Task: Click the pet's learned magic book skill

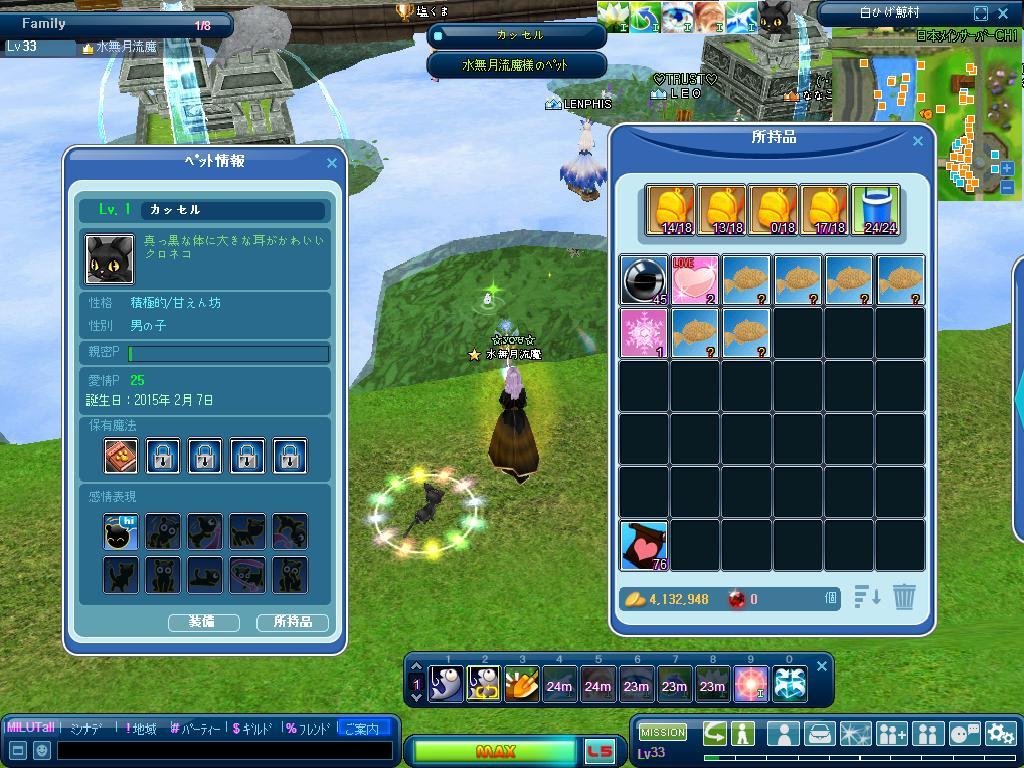Action: click(121, 456)
